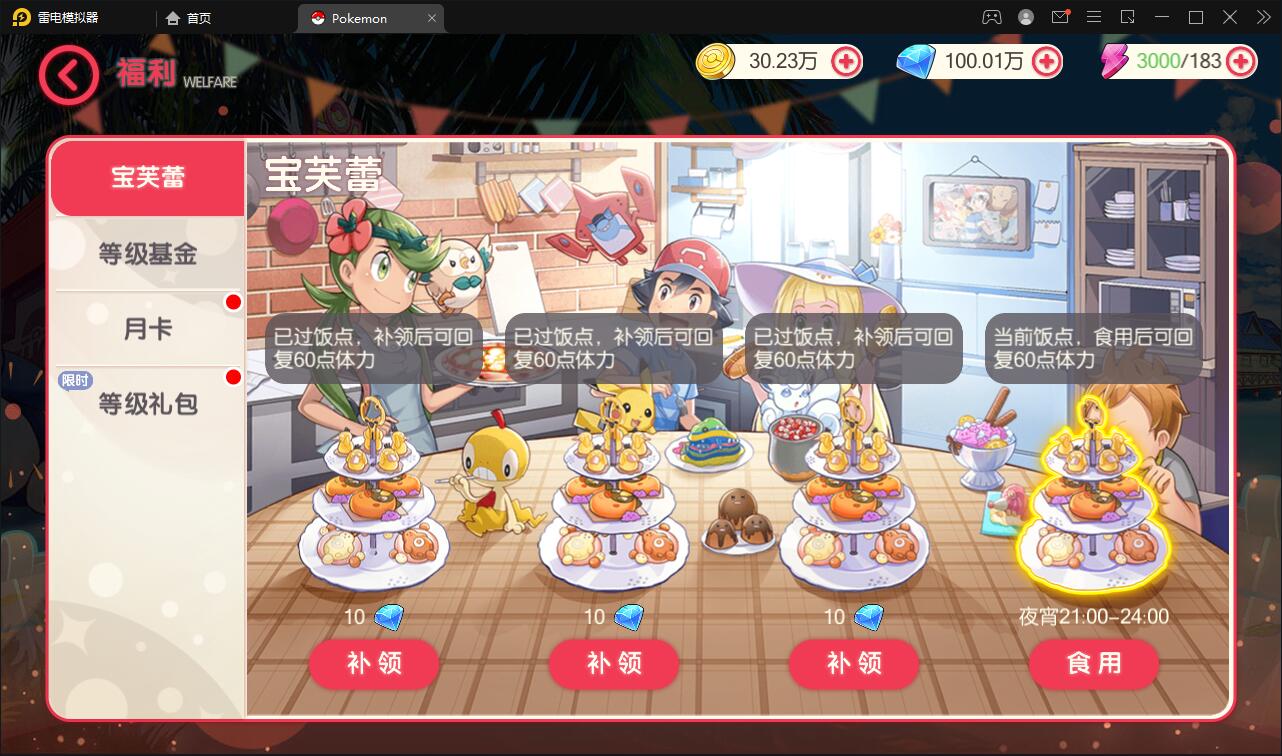Open the mail icon with red notification badge
1282x756 pixels.
coord(1060,17)
